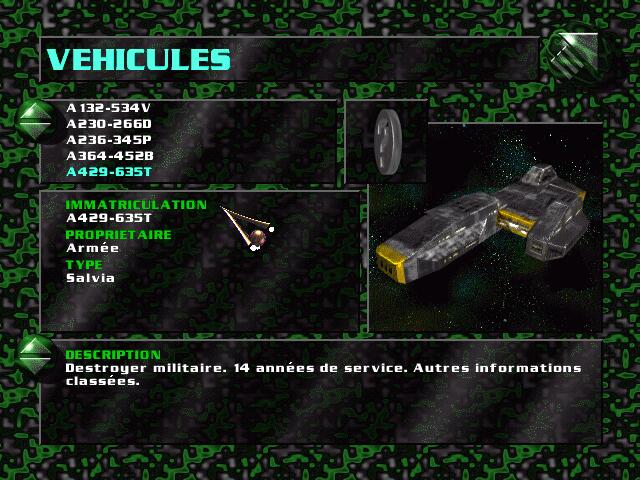
Task: Click the highlighted A429-635T entry
Action: tap(108, 172)
